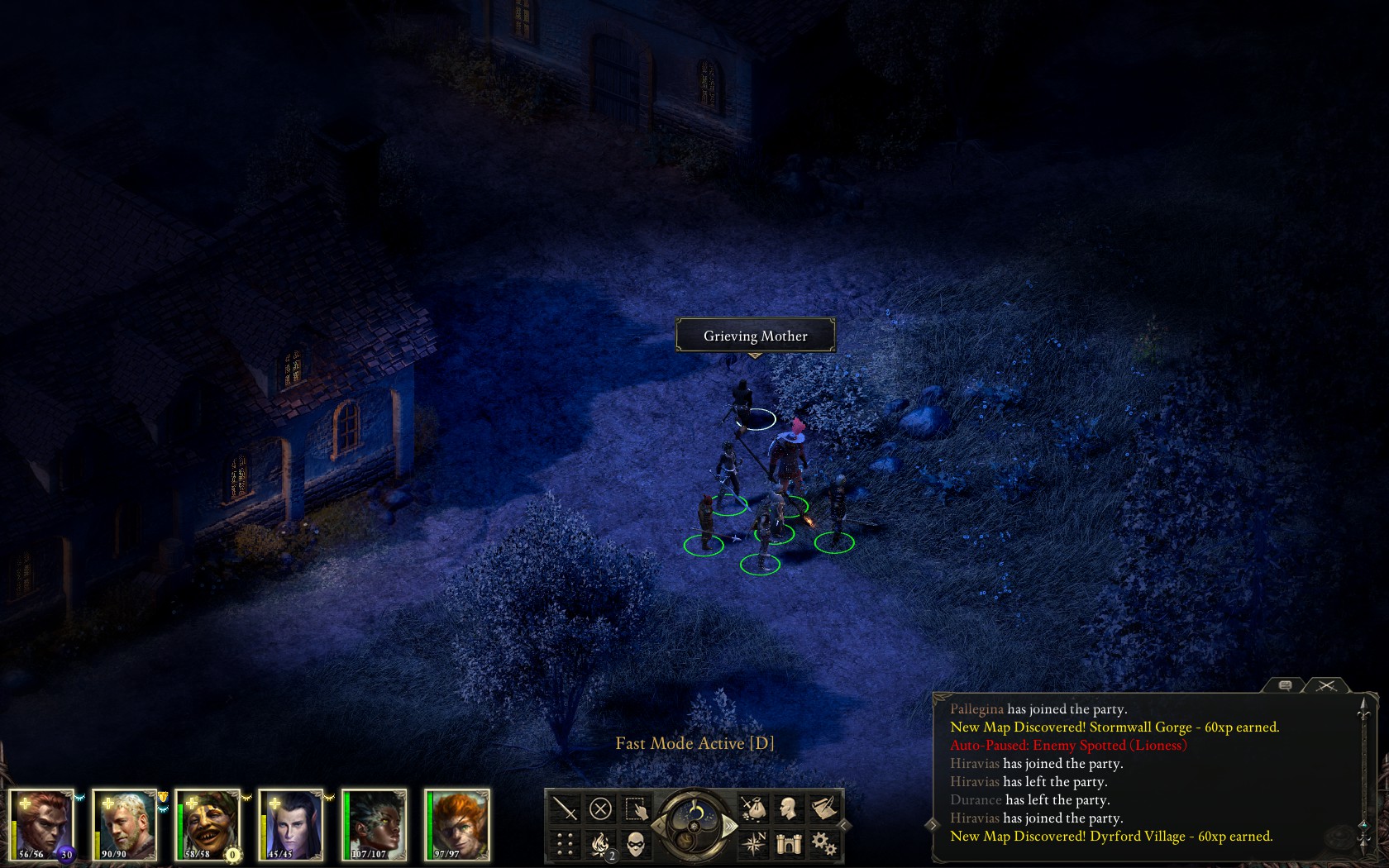This screenshot has width=1389, height=868.
Task: Open the Stronghold castle icon
Action: (x=788, y=843)
